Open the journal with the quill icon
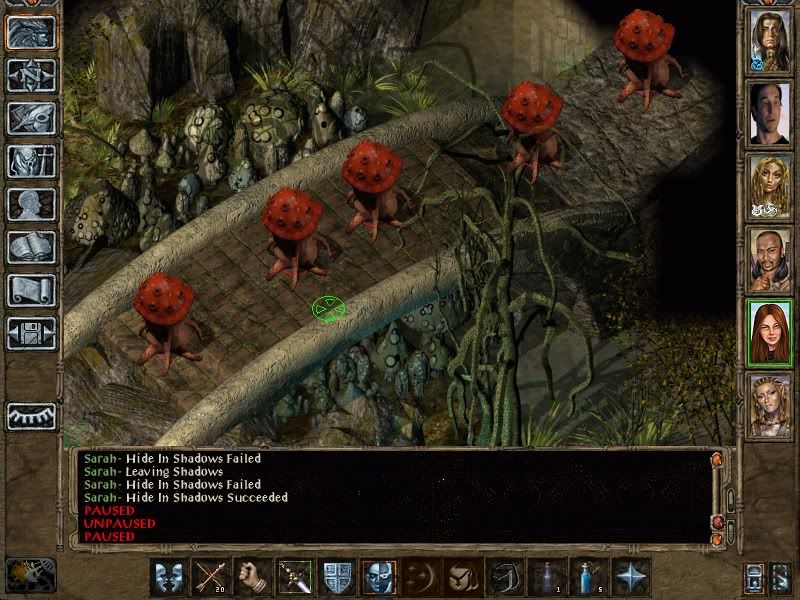The width and height of the screenshot is (800, 600). click(31, 118)
